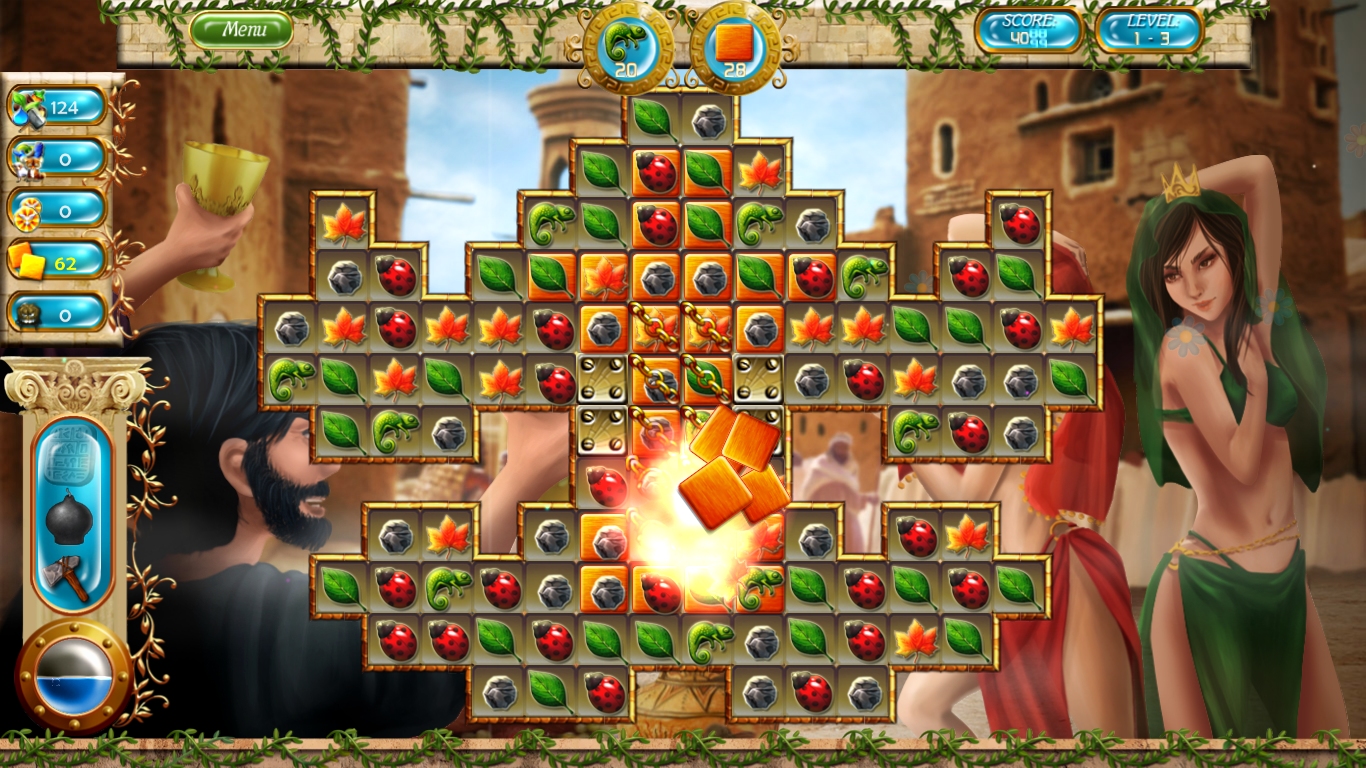Screen dimensions: 1366x768
Task: Click the resources counter icon showing 124
Action: click(x=55, y=107)
